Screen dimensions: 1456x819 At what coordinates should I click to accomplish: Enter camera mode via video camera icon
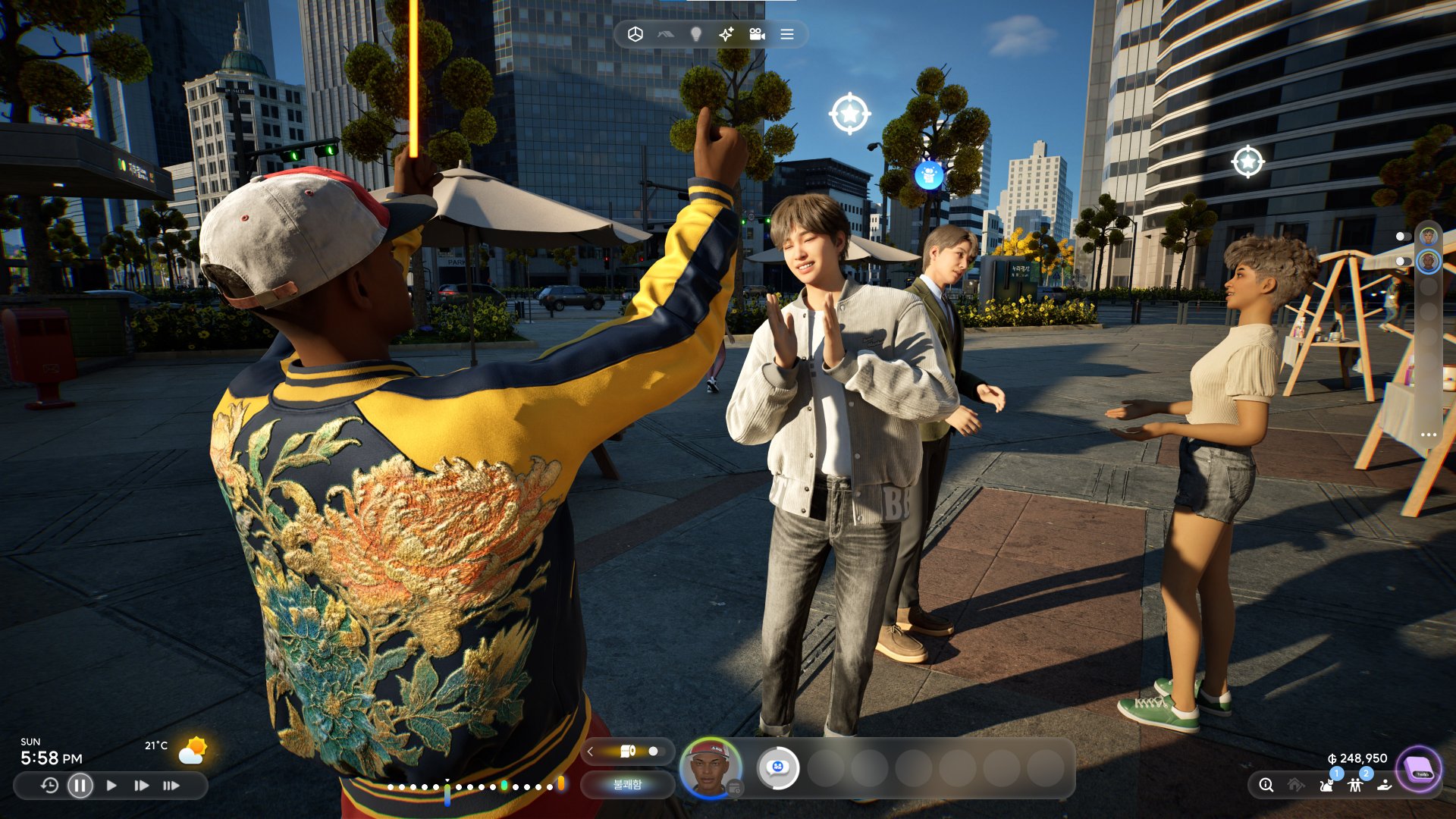coord(757,35)
